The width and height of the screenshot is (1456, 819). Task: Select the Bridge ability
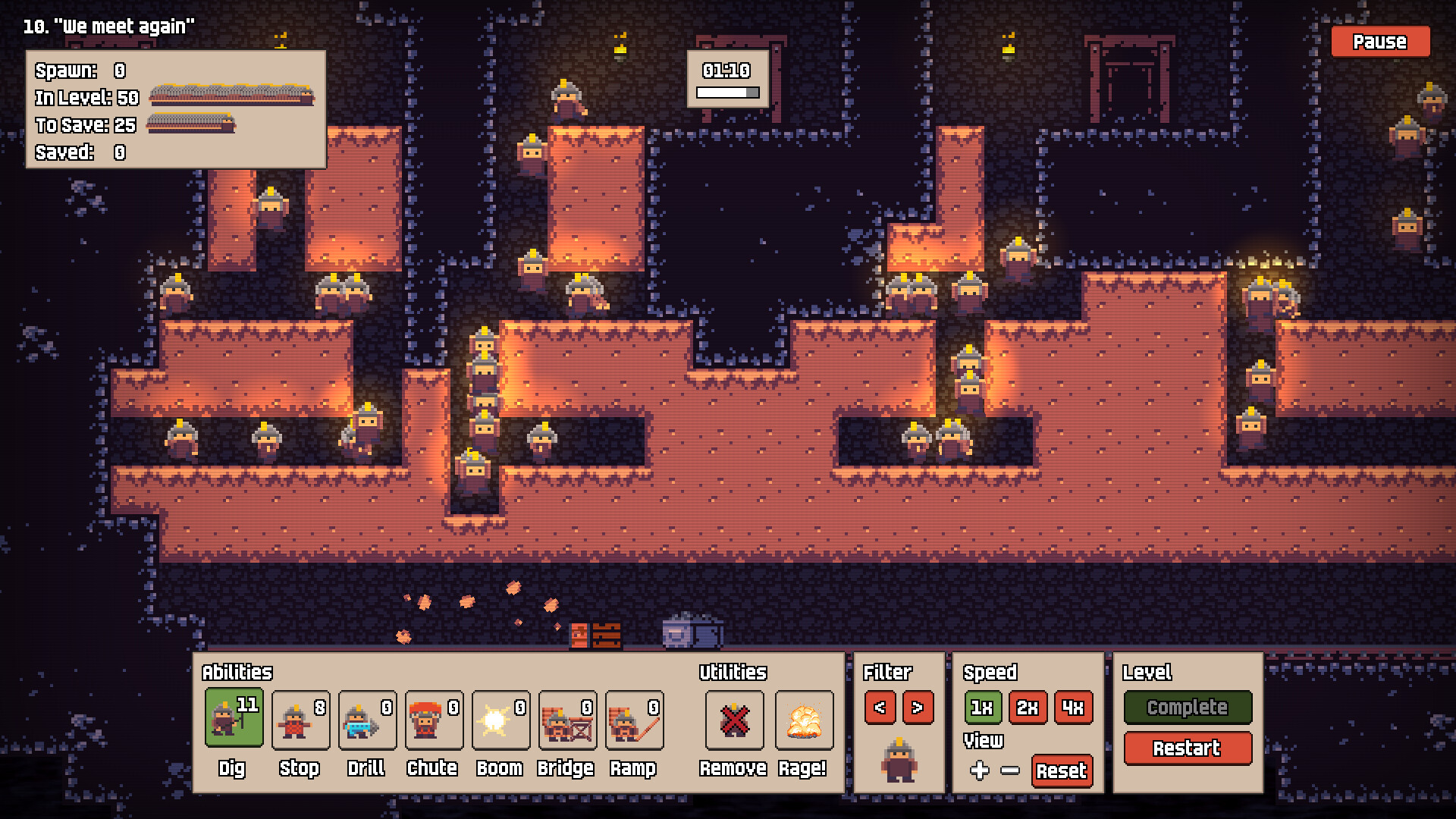pos(567,719)
